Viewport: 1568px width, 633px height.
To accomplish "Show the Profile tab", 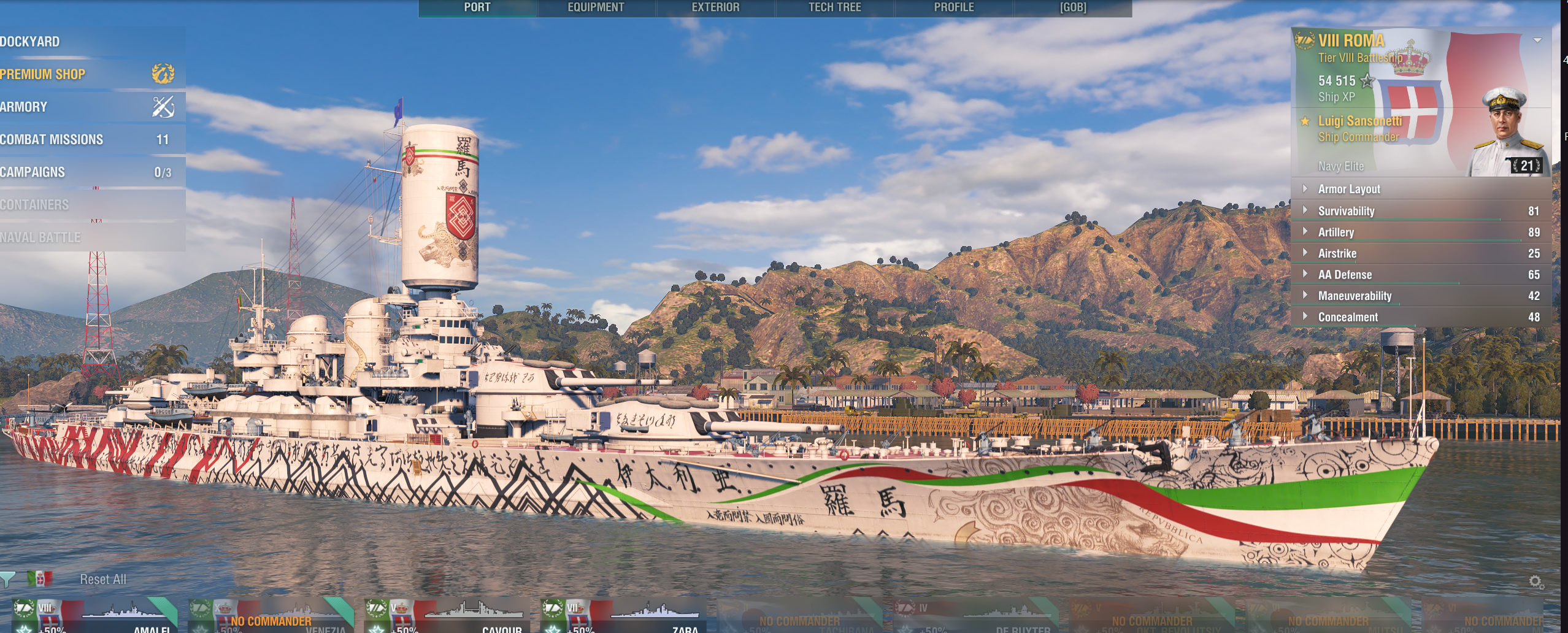I will pos(953,7).
